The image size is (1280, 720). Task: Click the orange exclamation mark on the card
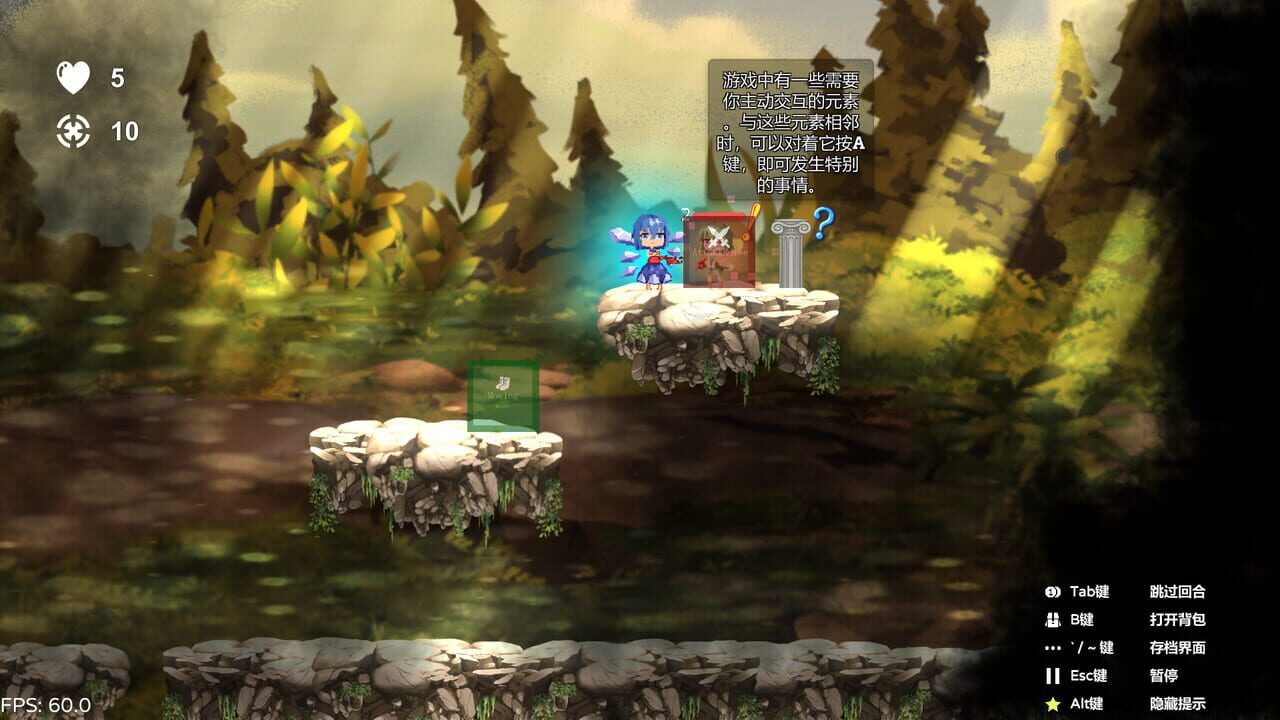pyautogui.click(x=754, y=222)
